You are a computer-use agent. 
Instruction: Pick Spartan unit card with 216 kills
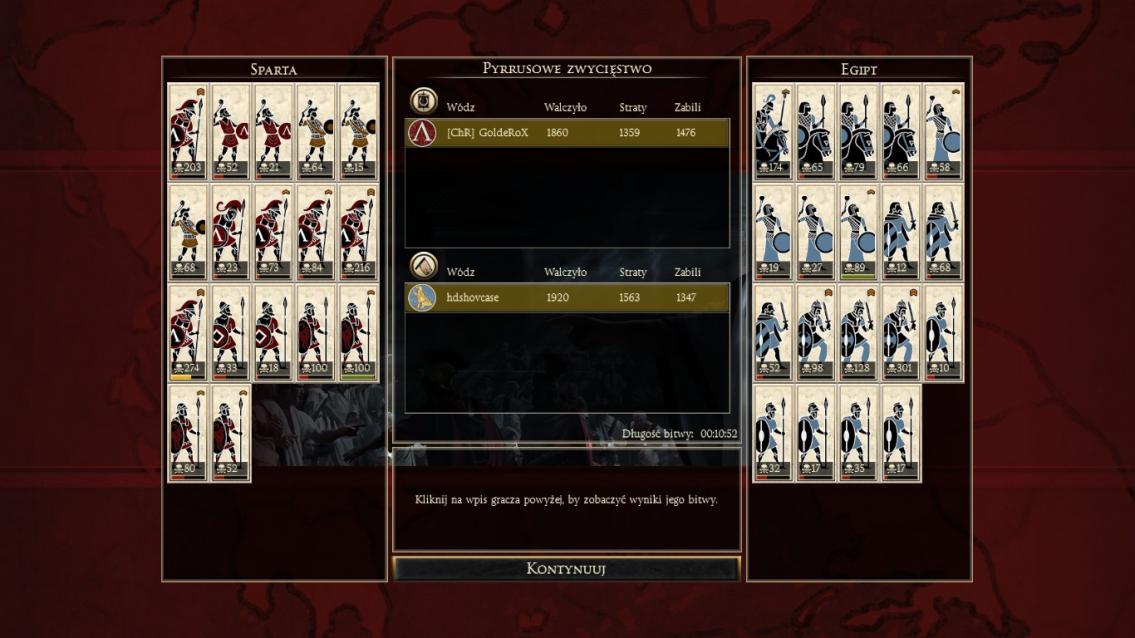(358, 232)
